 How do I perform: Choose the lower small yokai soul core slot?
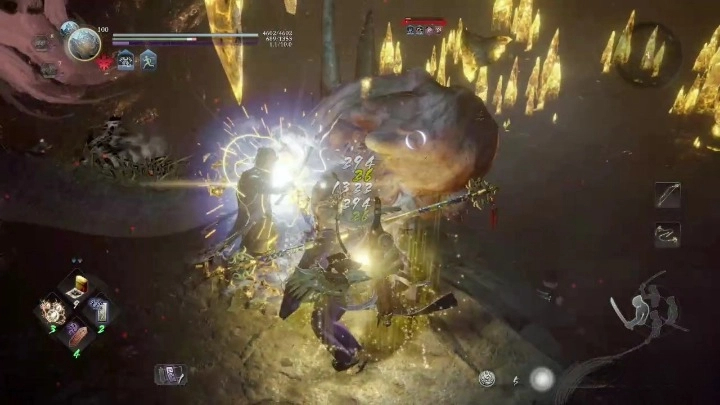(48, 70)
